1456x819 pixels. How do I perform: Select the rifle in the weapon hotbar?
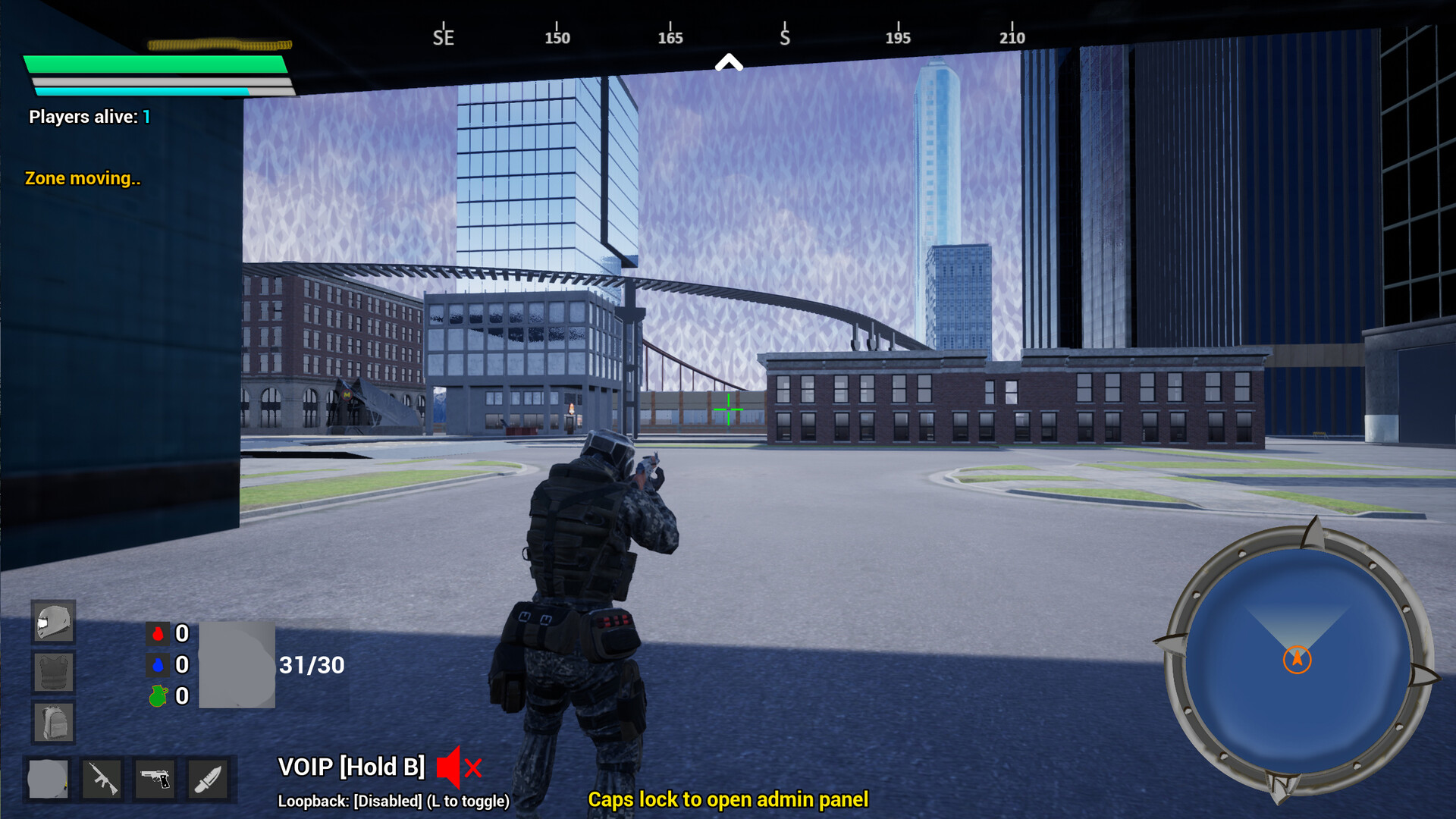[103, 779]
